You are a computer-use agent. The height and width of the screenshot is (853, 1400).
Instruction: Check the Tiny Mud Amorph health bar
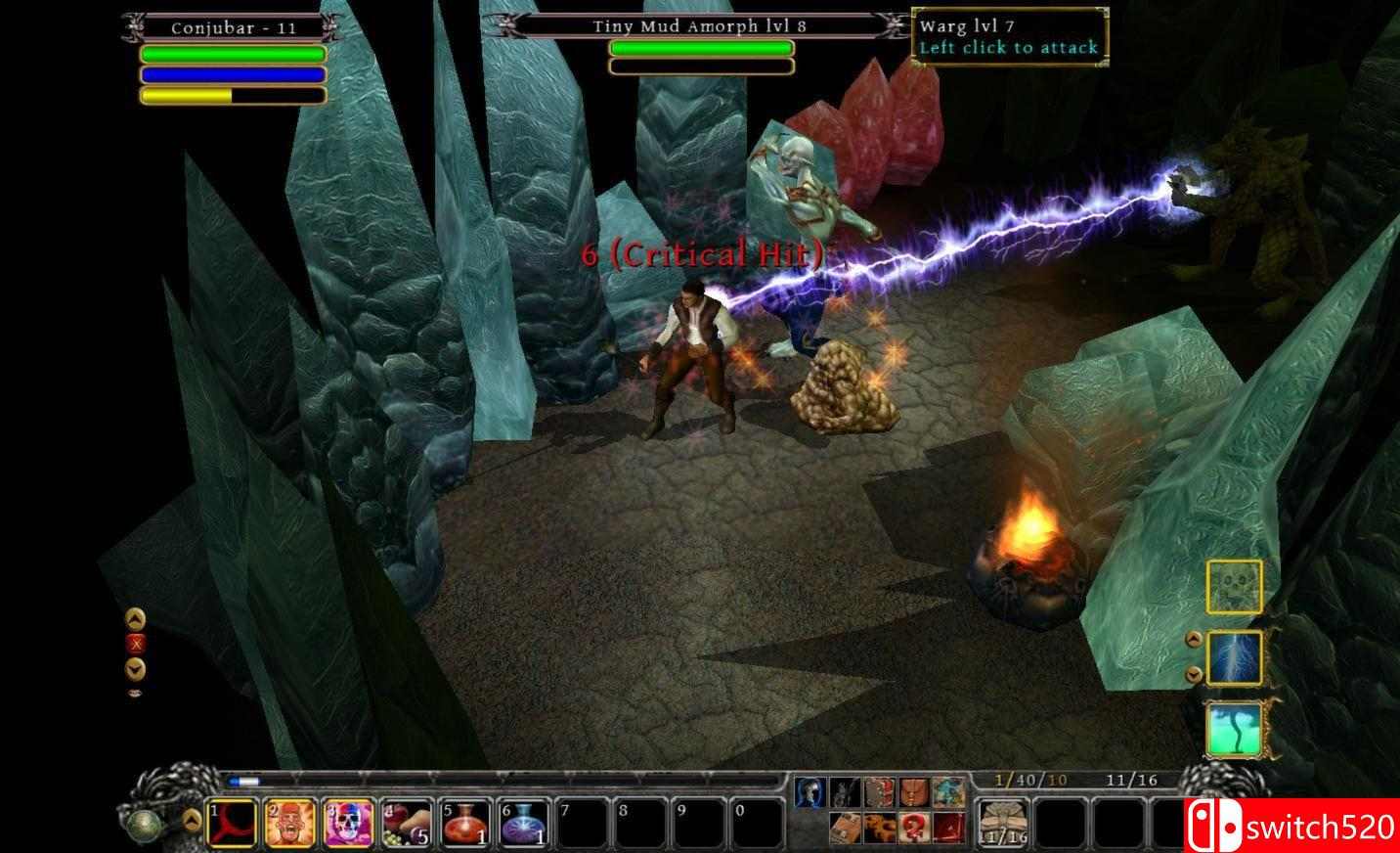coord(700,47)
